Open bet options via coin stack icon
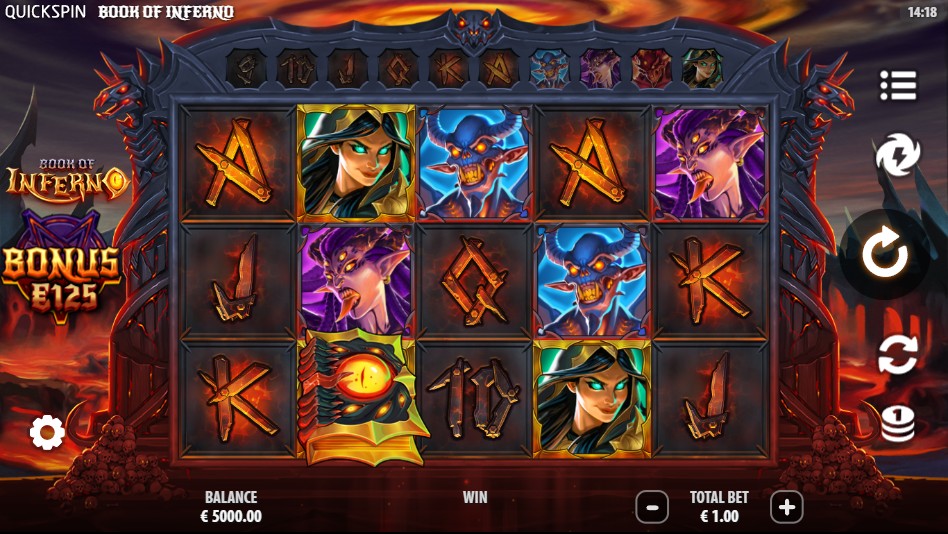 [x=897, y=422]
